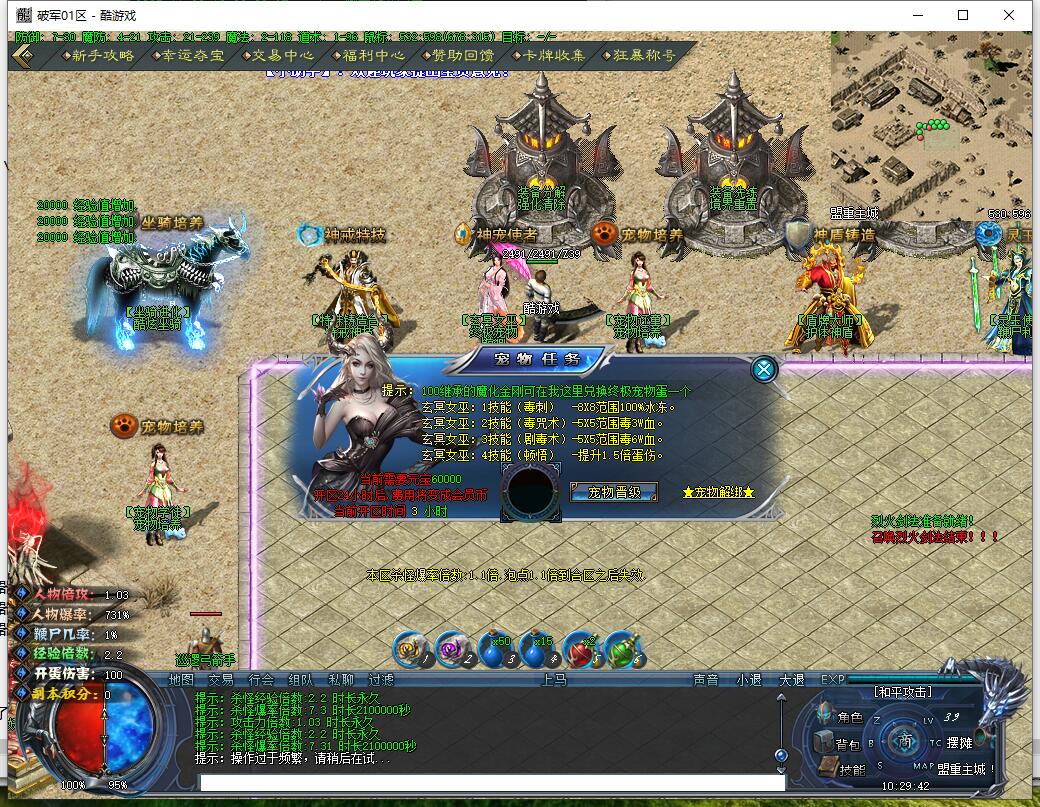Viewport: 1040px width, 807px height.
Task: Use the red potion in hotbar slot 5
Action: 580,650
